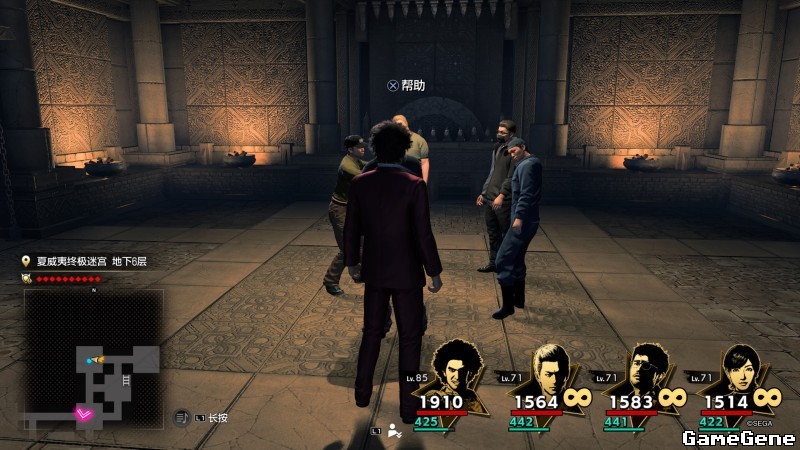The image size is (800, 450).
Task: Open the dungeon minimap
Action: [96, 361]
